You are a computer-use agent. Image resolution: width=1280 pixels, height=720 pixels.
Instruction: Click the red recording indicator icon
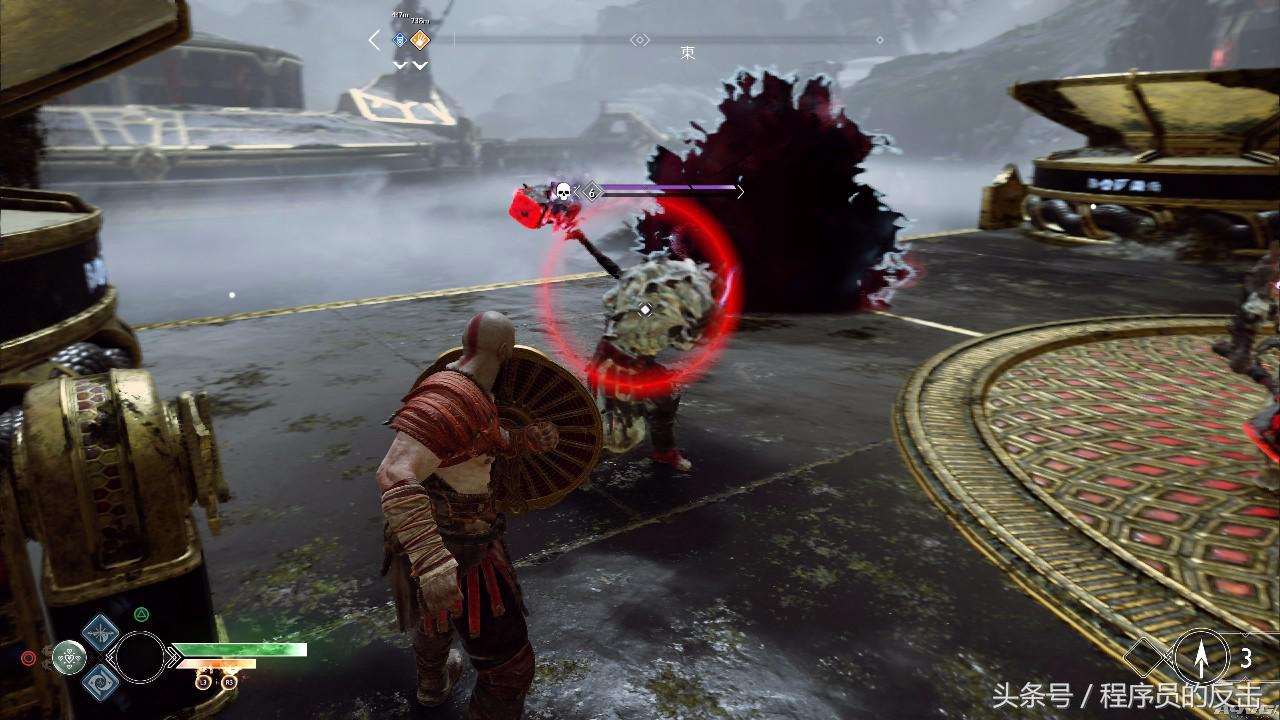click(28, 657)
